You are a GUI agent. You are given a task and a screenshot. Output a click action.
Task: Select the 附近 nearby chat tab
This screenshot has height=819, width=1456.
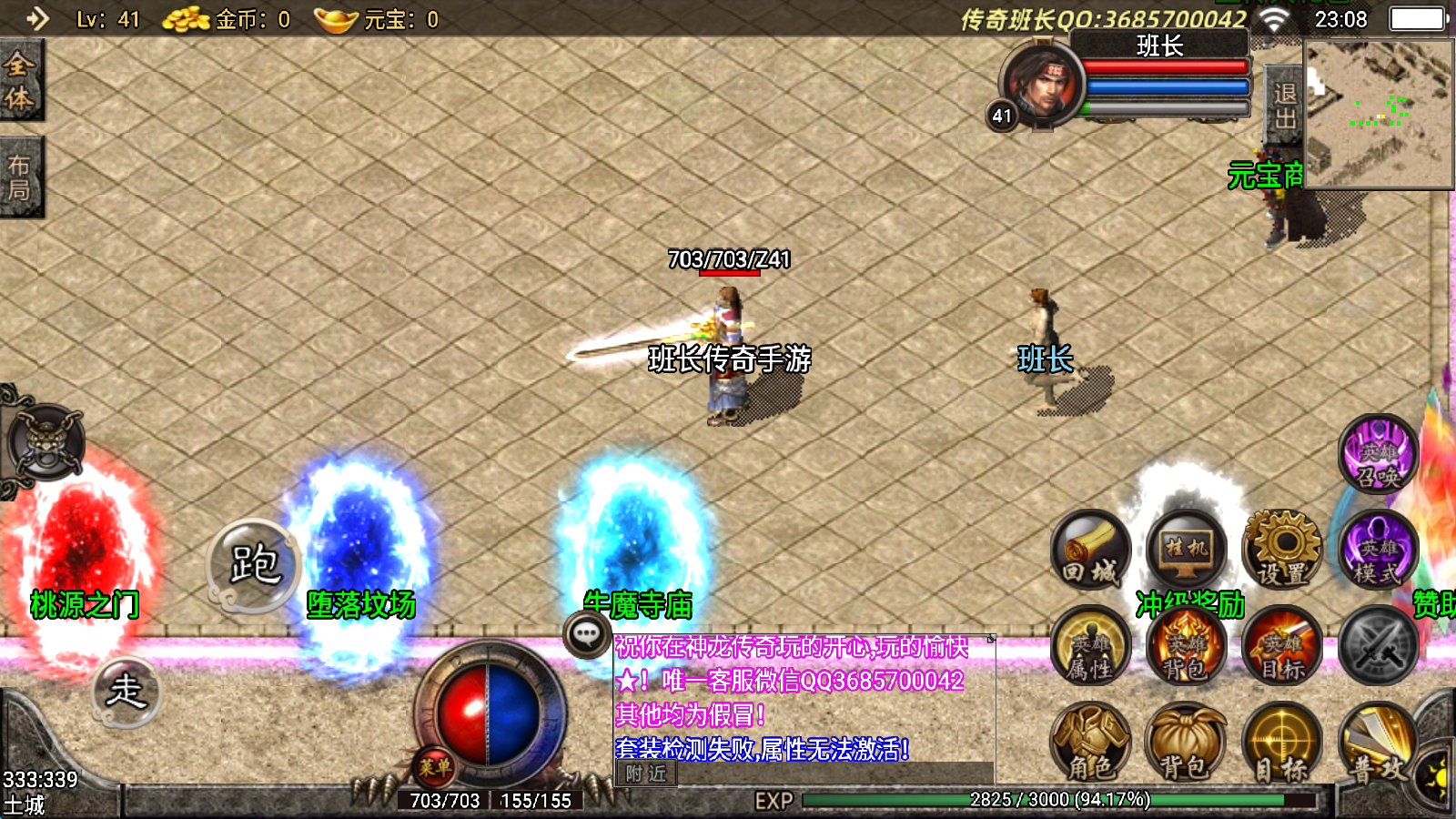(646, 773)
